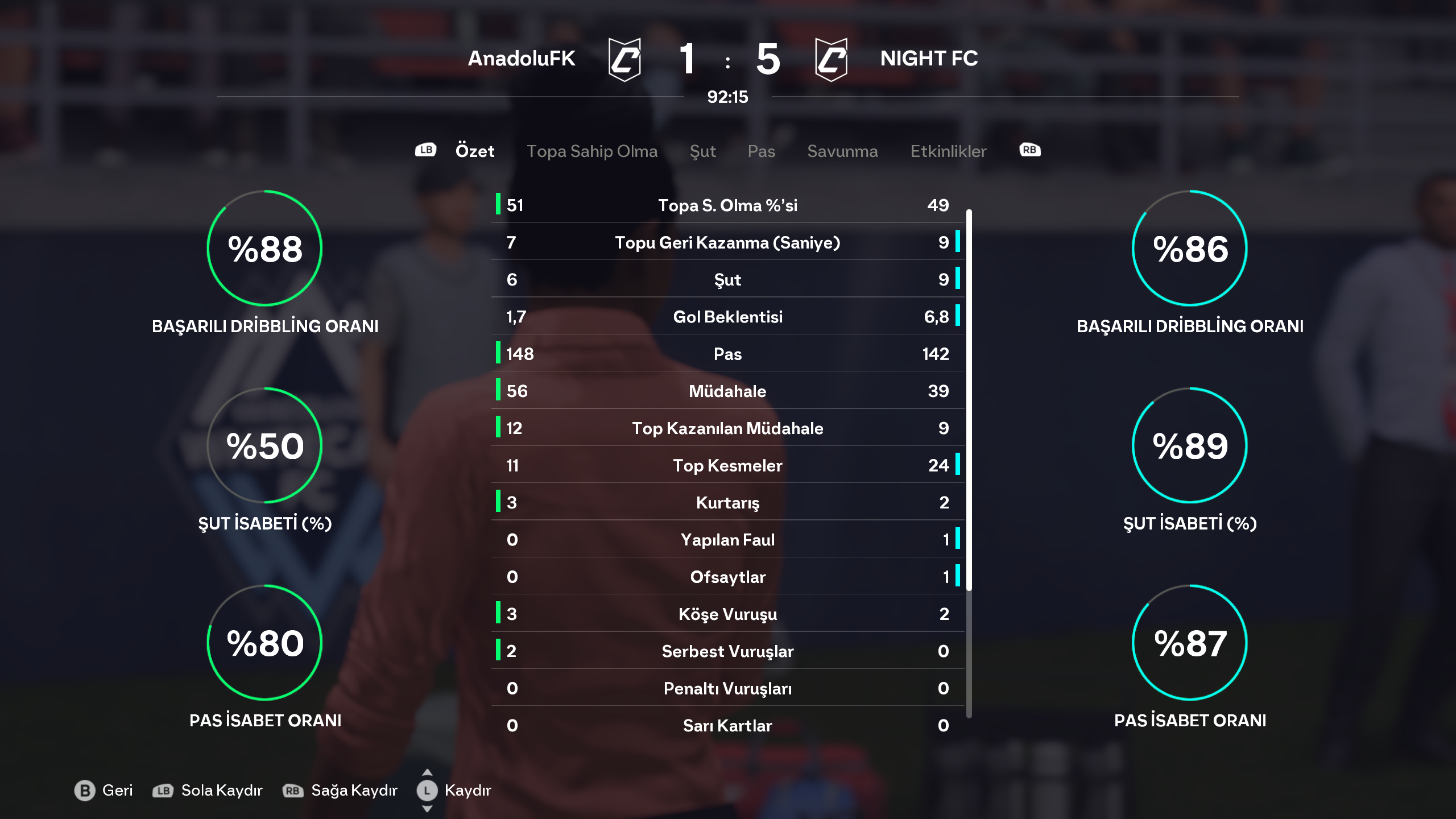Switch to Topa Sahip Olma tab
Screen dimensions: 1456x819
(591, 151)
